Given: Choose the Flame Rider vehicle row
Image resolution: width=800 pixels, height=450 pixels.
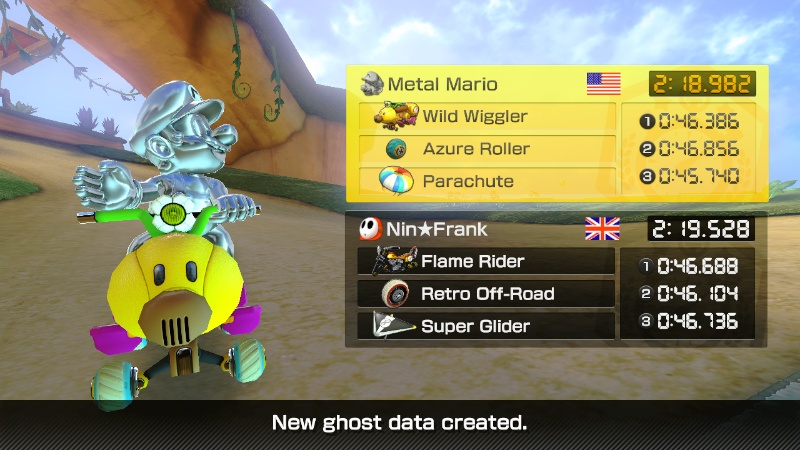Looking at the screenshot, I should click(x=486, y=262).
